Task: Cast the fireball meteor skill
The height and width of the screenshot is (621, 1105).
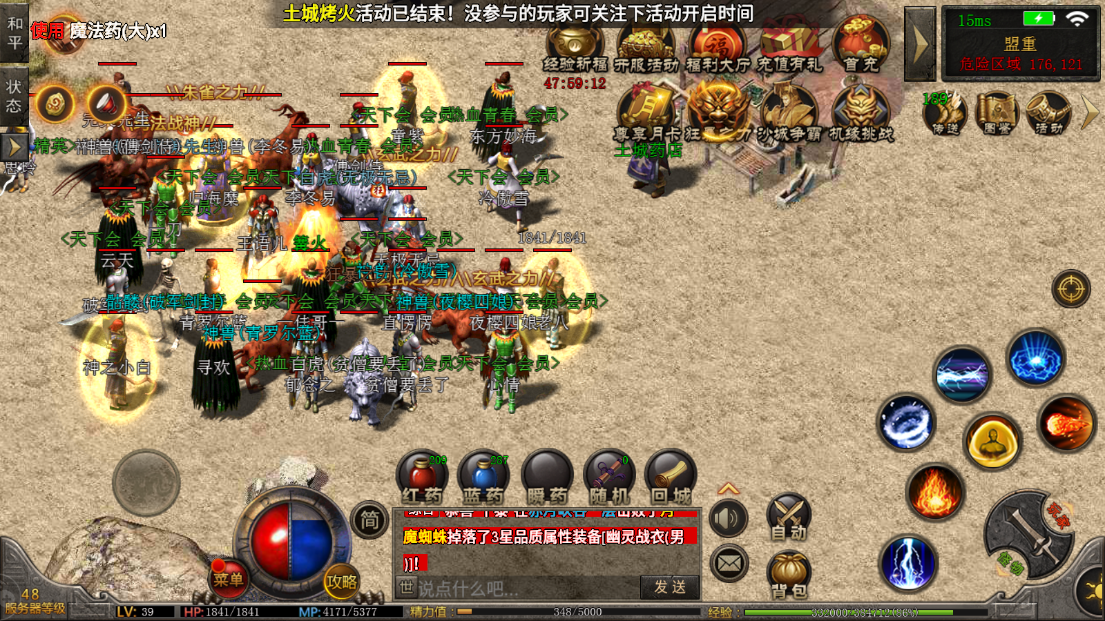Action: 1065,424
